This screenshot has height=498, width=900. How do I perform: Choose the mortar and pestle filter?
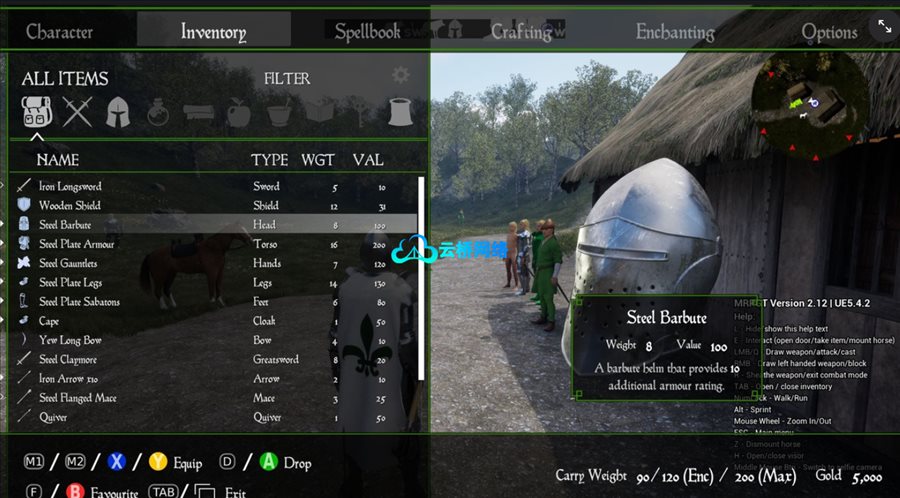coord(279,112)
